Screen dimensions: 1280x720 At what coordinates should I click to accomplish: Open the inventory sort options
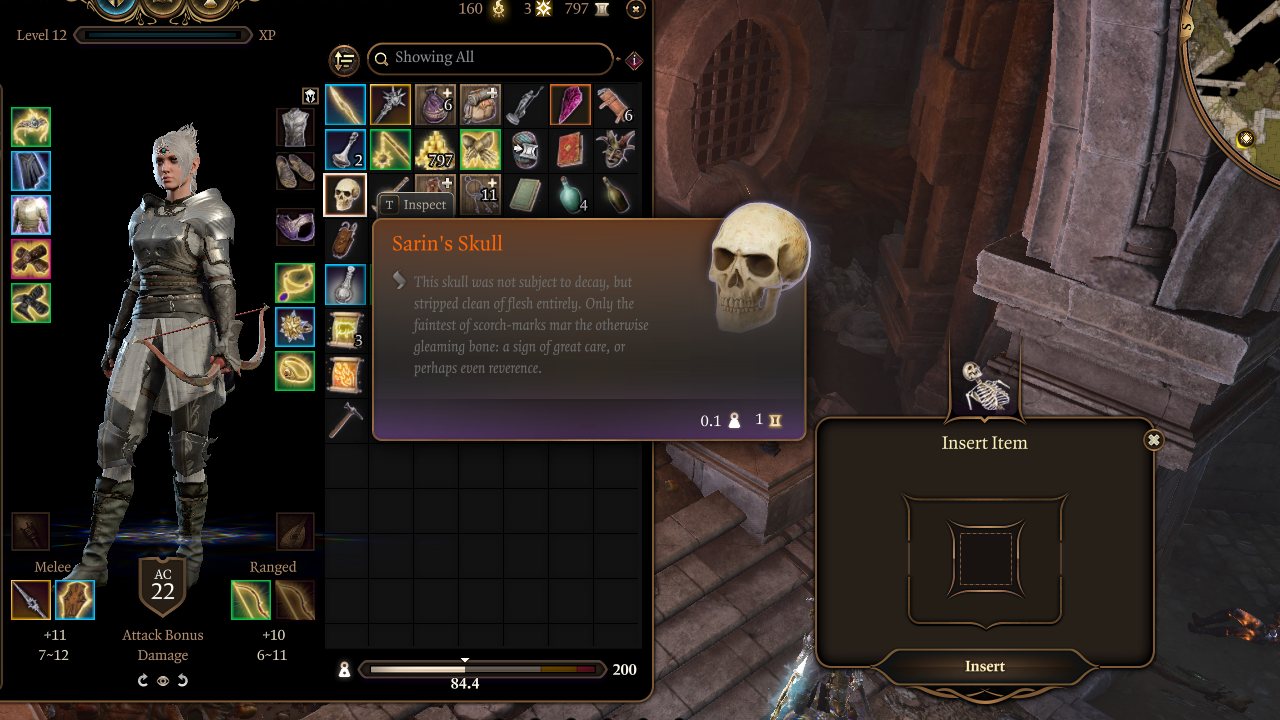point(344,60)
